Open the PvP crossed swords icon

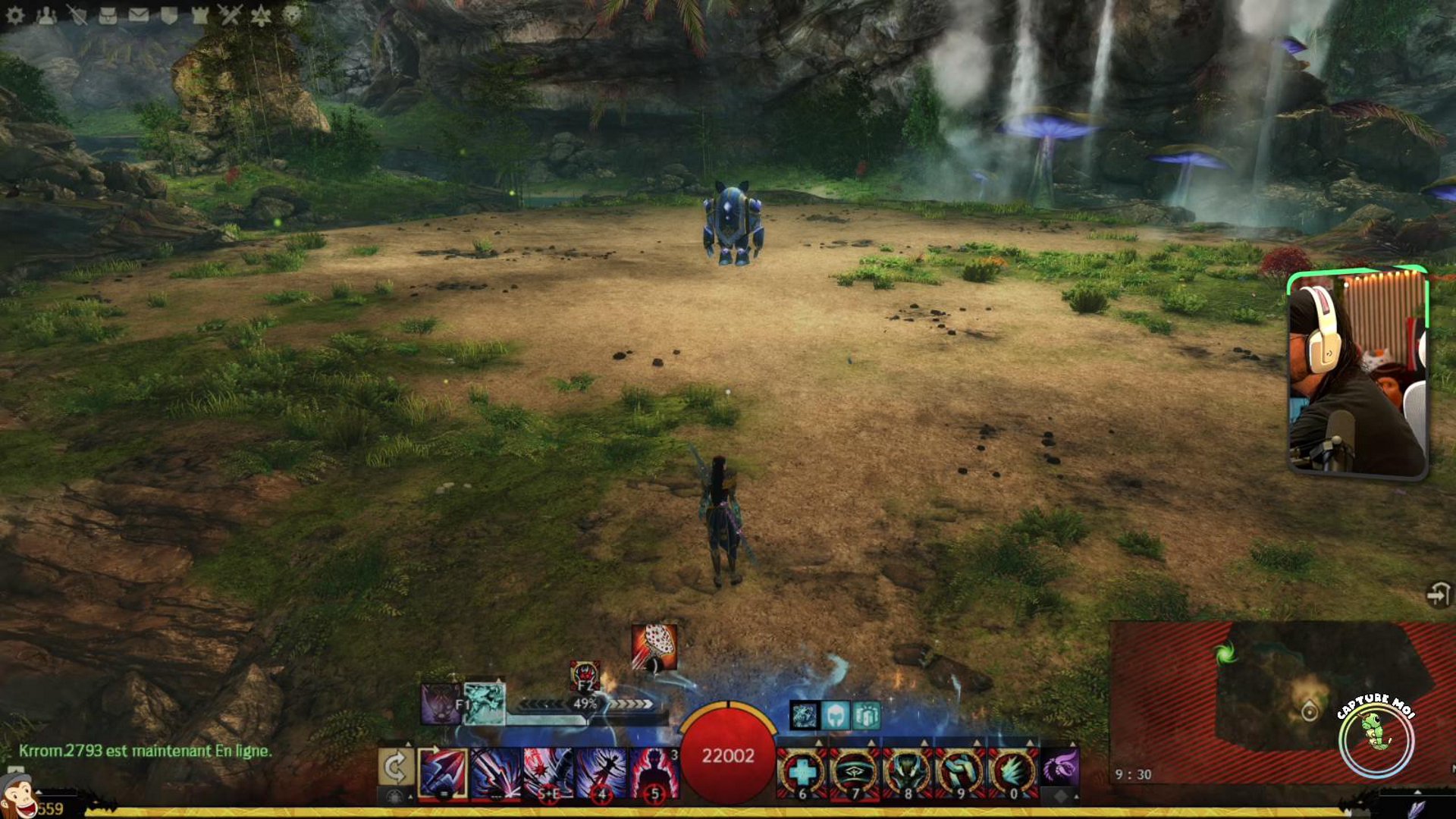point(231,15)
